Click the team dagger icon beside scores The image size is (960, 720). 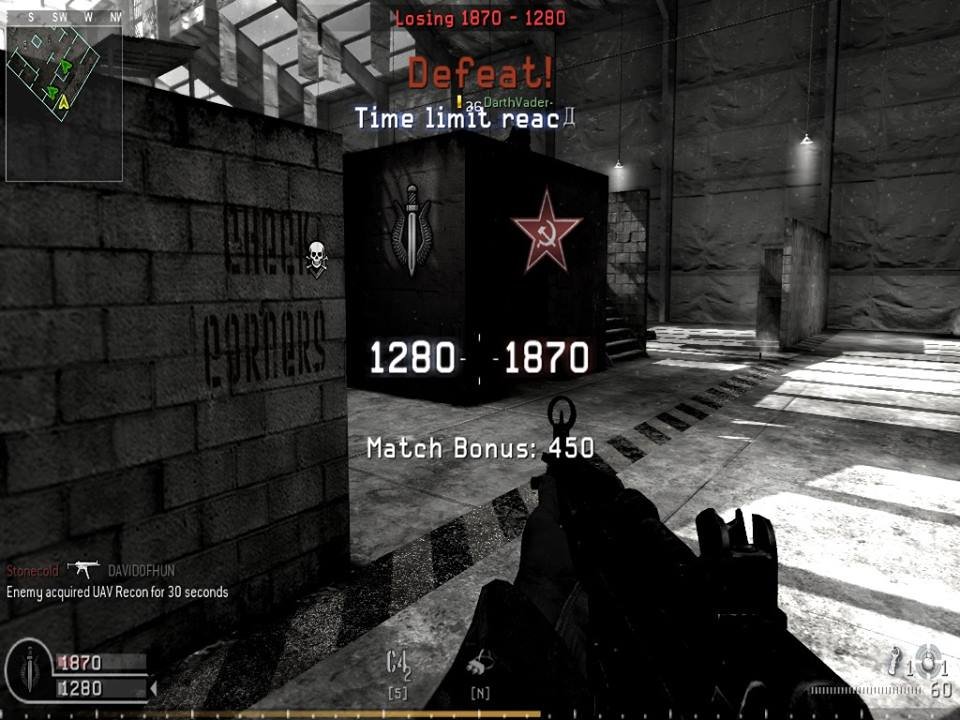click(x=28, y=671)
